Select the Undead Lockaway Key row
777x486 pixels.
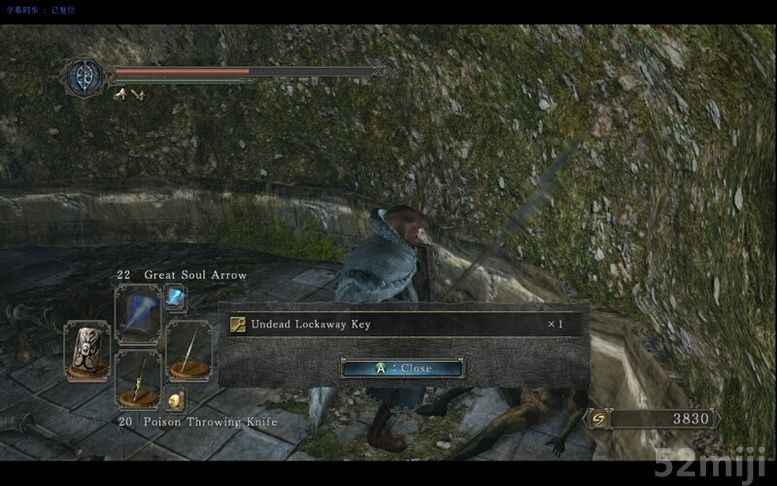tap(402, 324)
